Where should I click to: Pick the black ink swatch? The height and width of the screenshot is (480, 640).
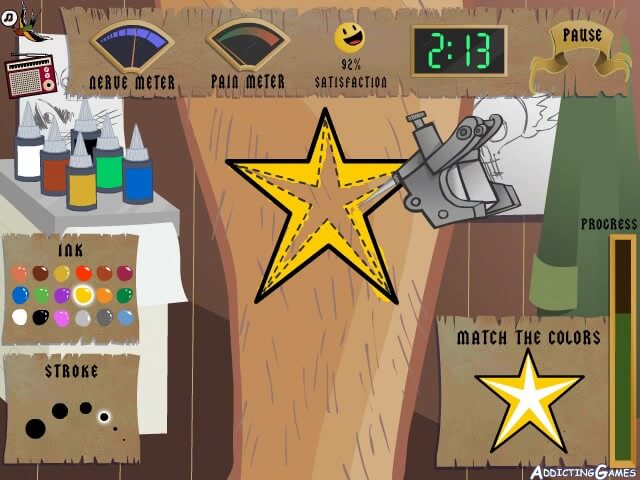41,317
